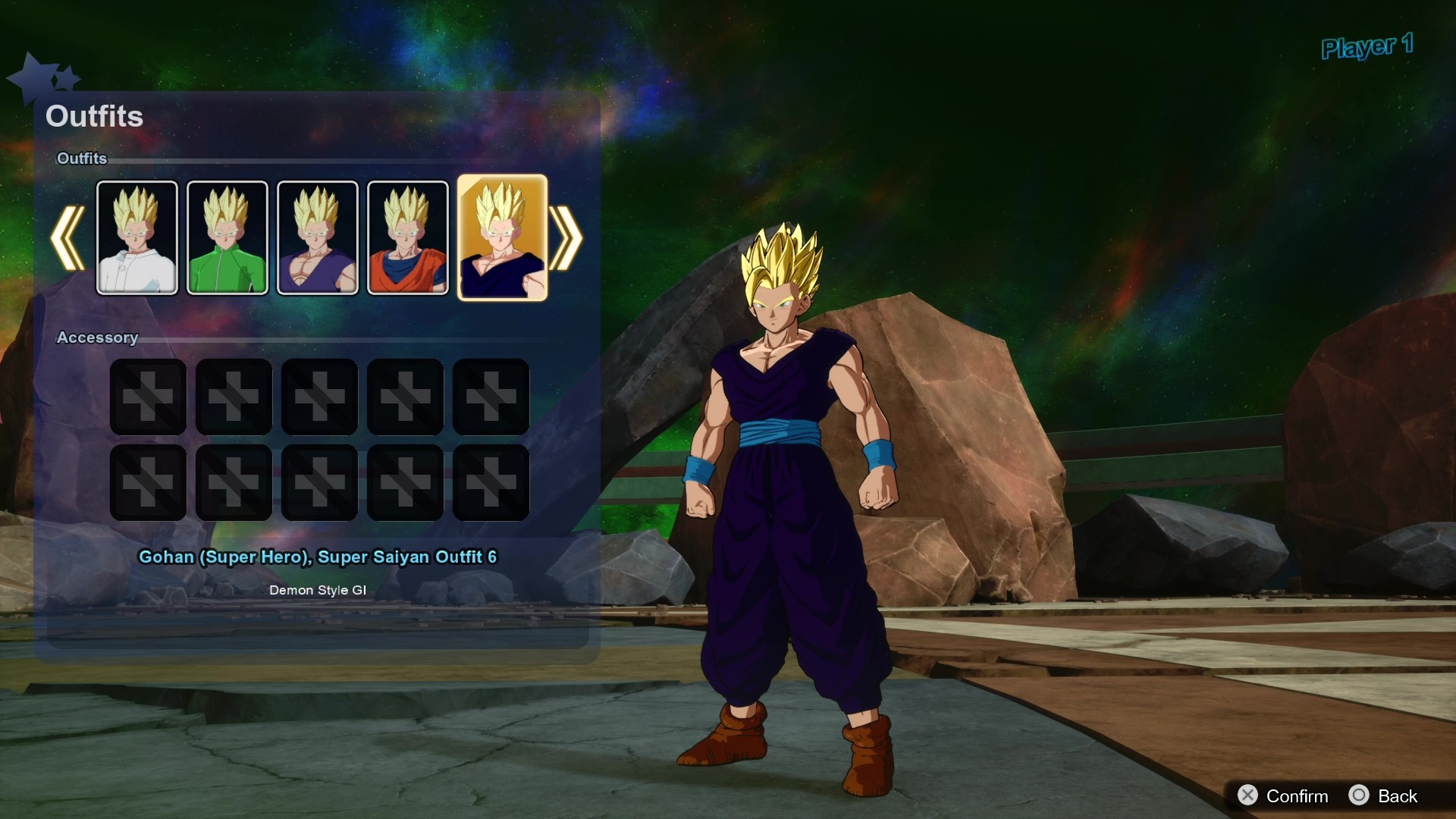The width and height of the screenshot is (1456, 819).
Task: Pick the orange Goku-style gi outfit
Action: (x=408, y=237)
